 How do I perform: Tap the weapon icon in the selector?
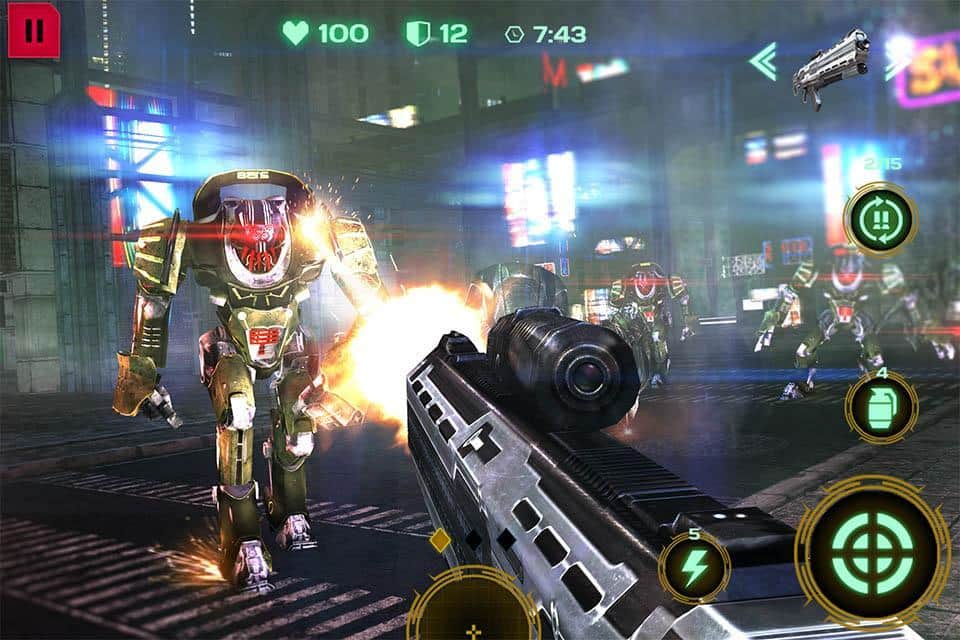click(831, 66)
